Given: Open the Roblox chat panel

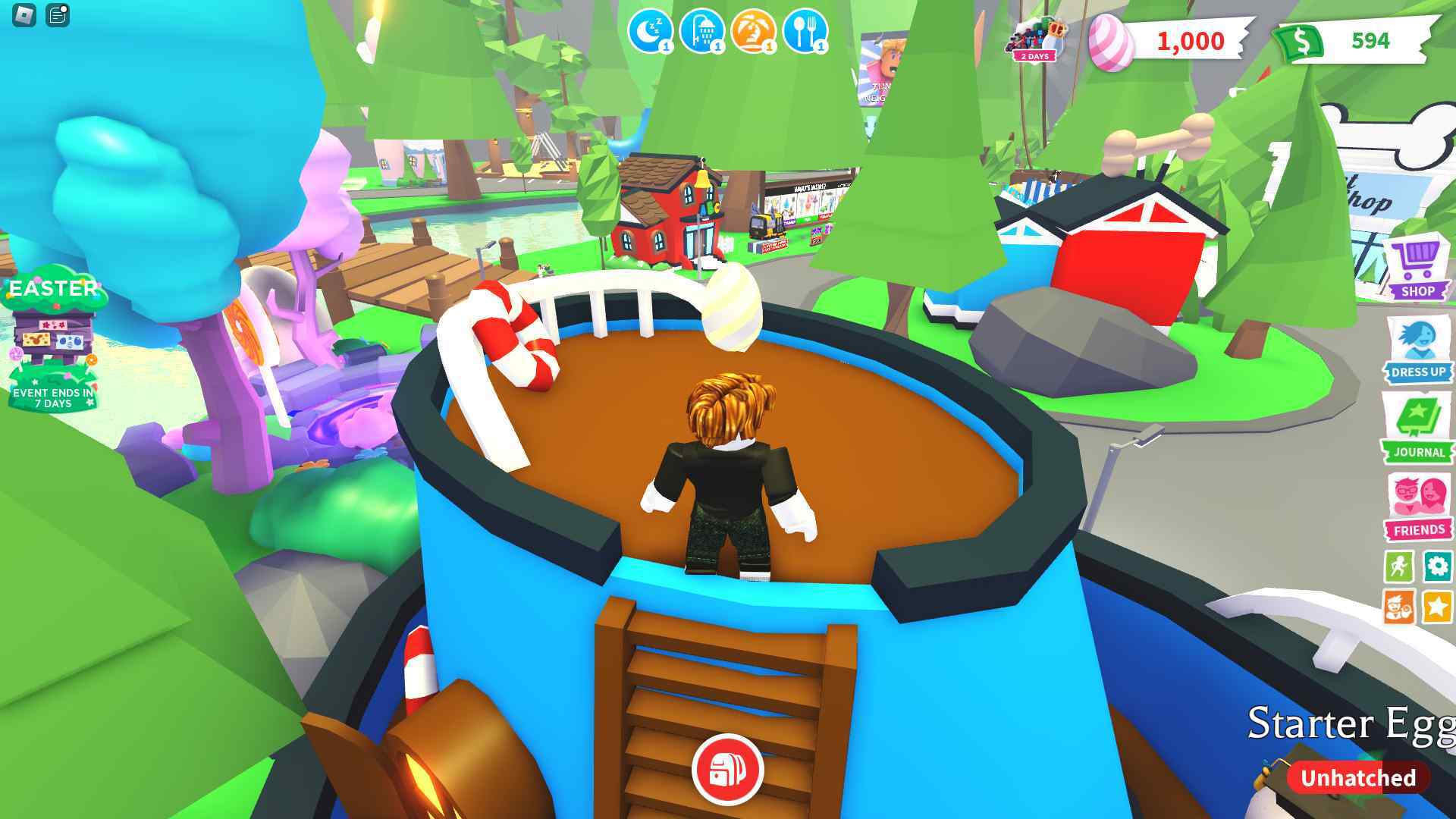Looking at the screenshot, I should (x=58, y=15).
